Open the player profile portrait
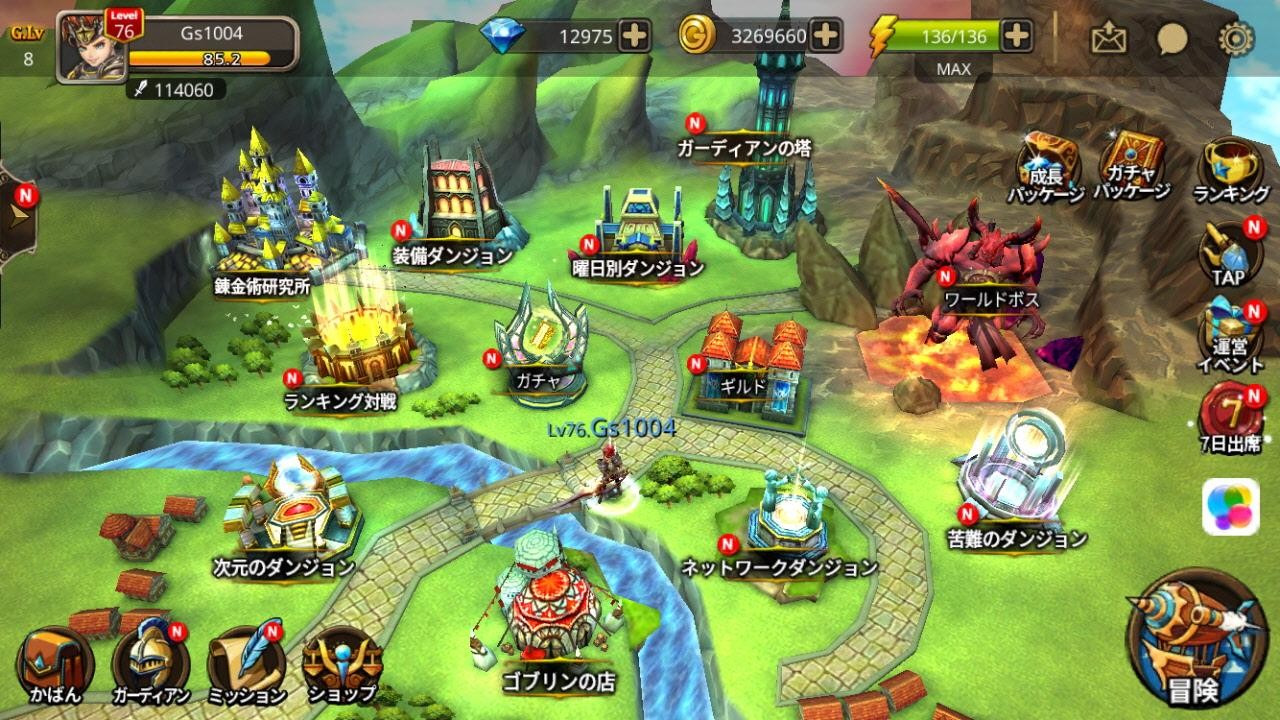The image size is (1280, 720). (x=89, y=45)
